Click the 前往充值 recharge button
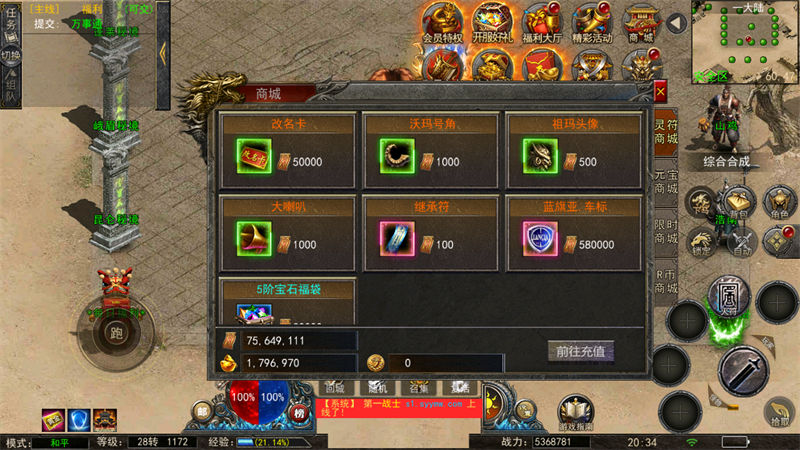 (x=581, y=351)
